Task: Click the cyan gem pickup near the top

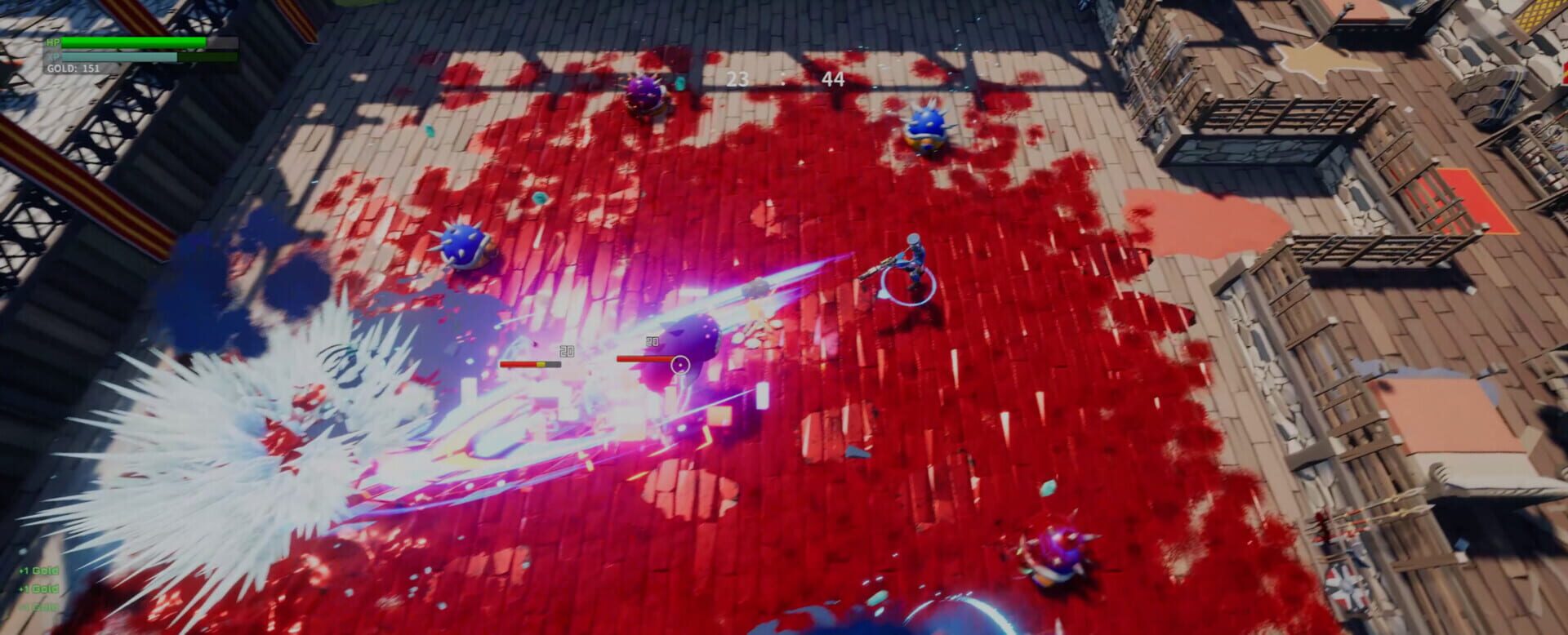Action: pos(680,84)
